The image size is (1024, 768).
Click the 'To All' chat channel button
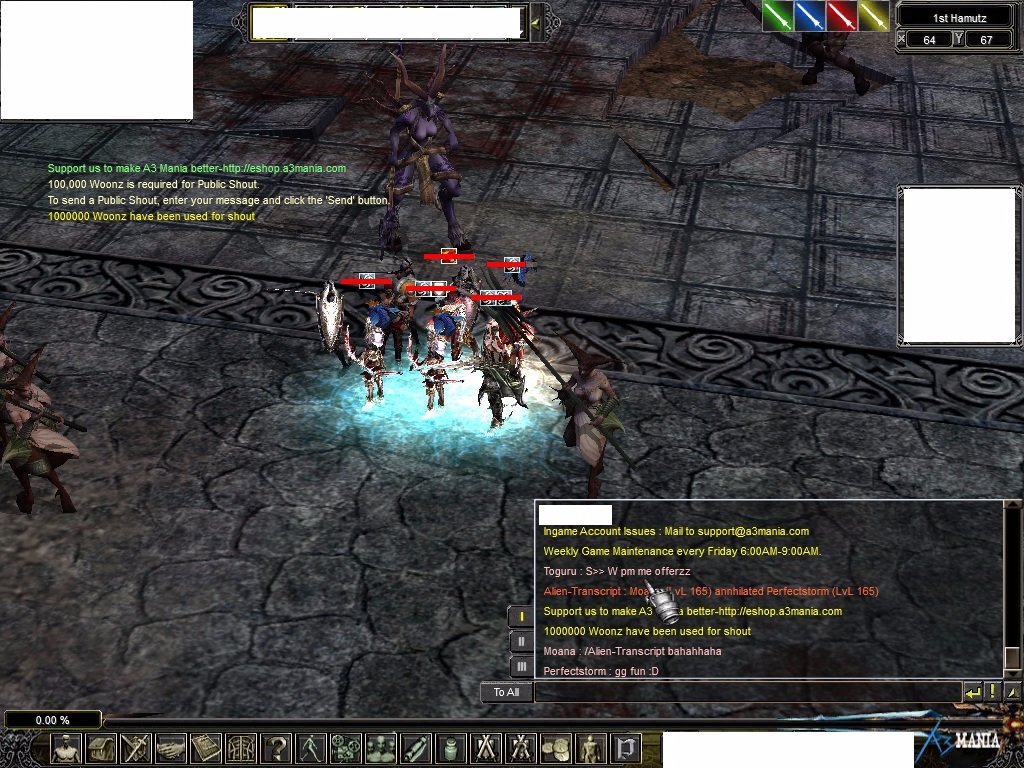pos(506,692)
